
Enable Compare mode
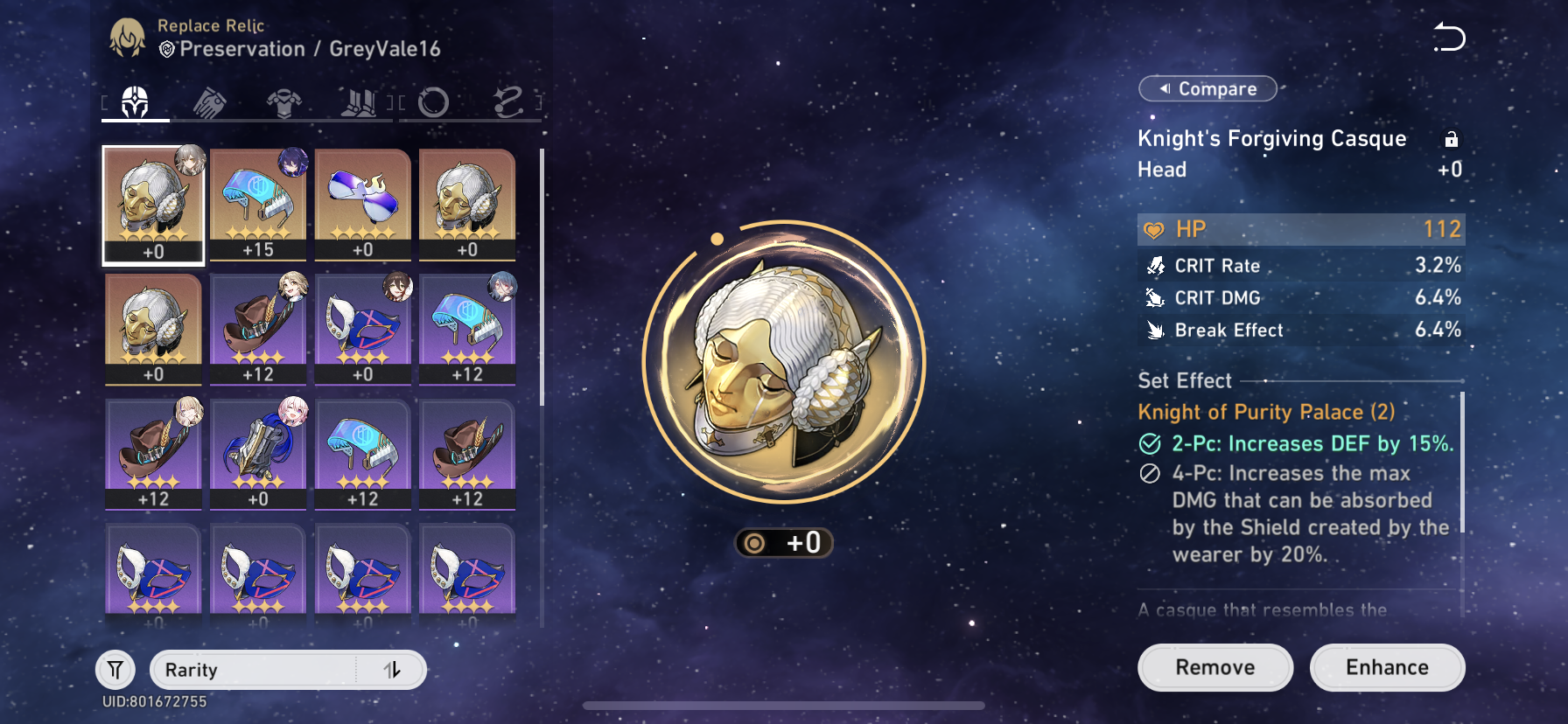(x=1207, y=88)
